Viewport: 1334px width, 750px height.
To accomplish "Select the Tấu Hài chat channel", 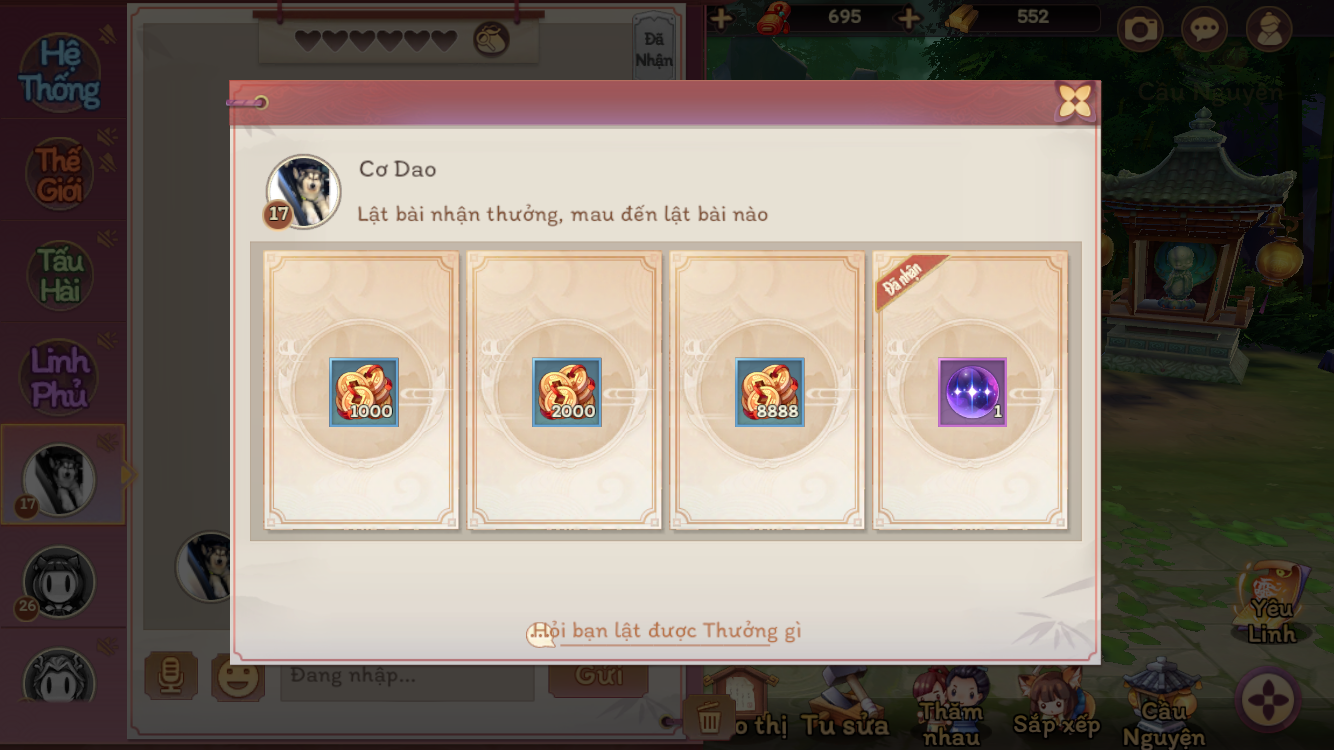I will click(60, 275).
